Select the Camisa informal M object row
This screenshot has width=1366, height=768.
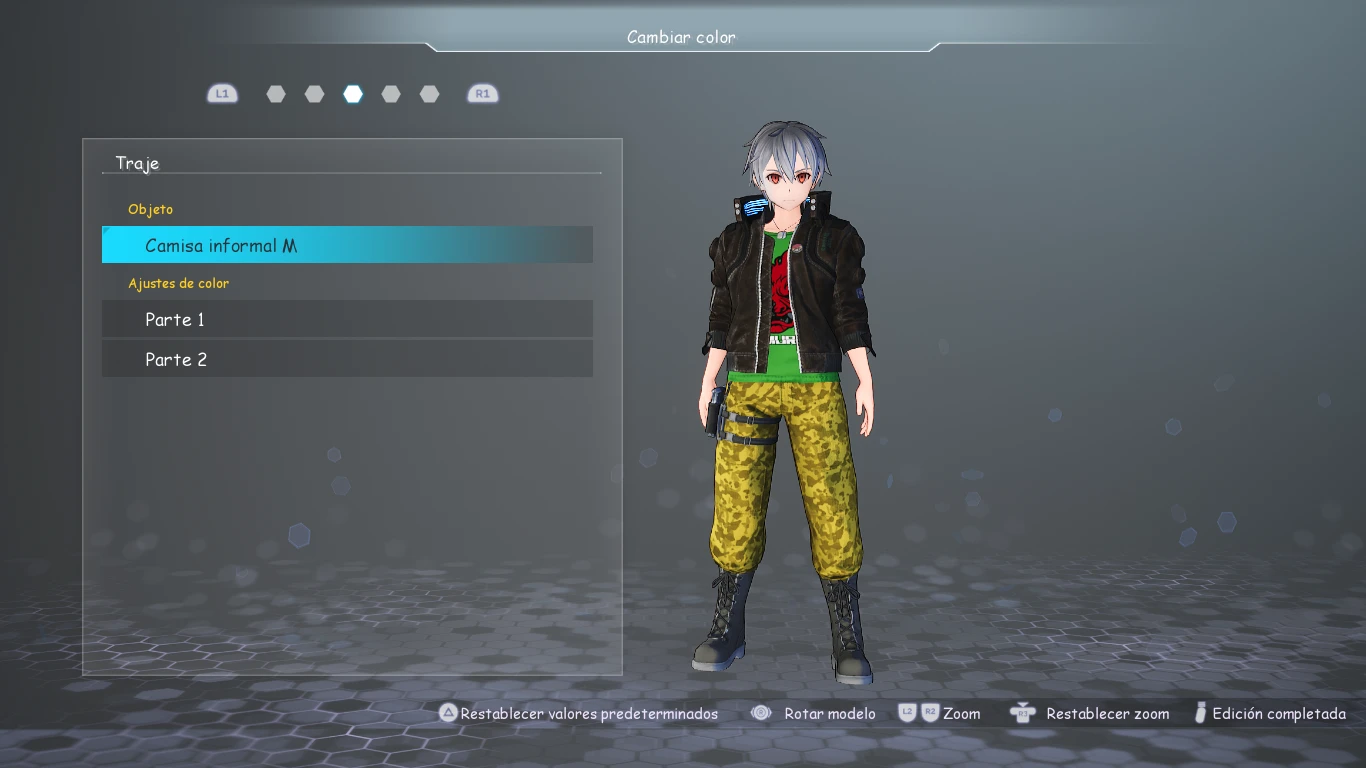click(x=347, y=245)
